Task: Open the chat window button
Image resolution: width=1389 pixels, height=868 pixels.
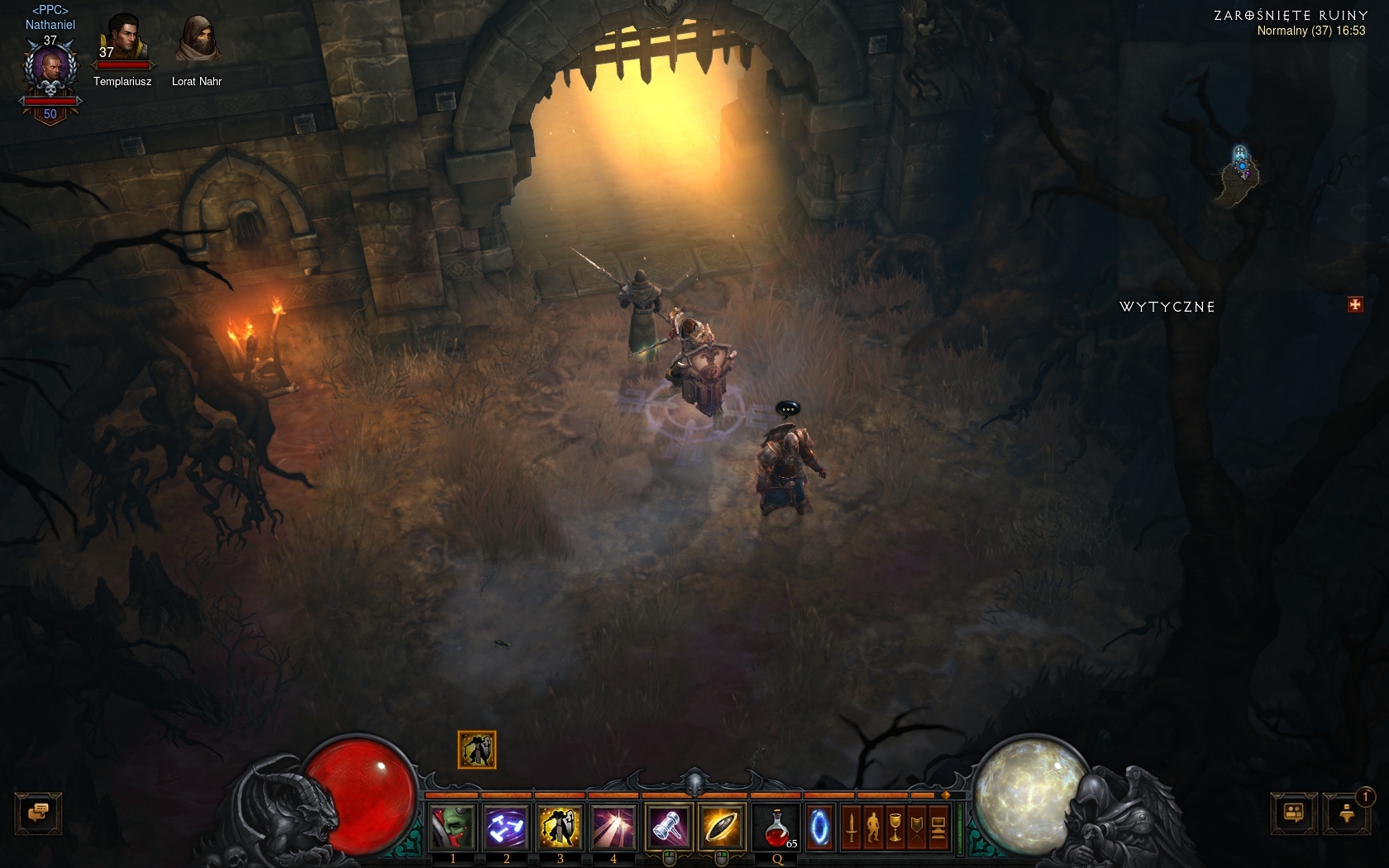Action: click(38, 813)
